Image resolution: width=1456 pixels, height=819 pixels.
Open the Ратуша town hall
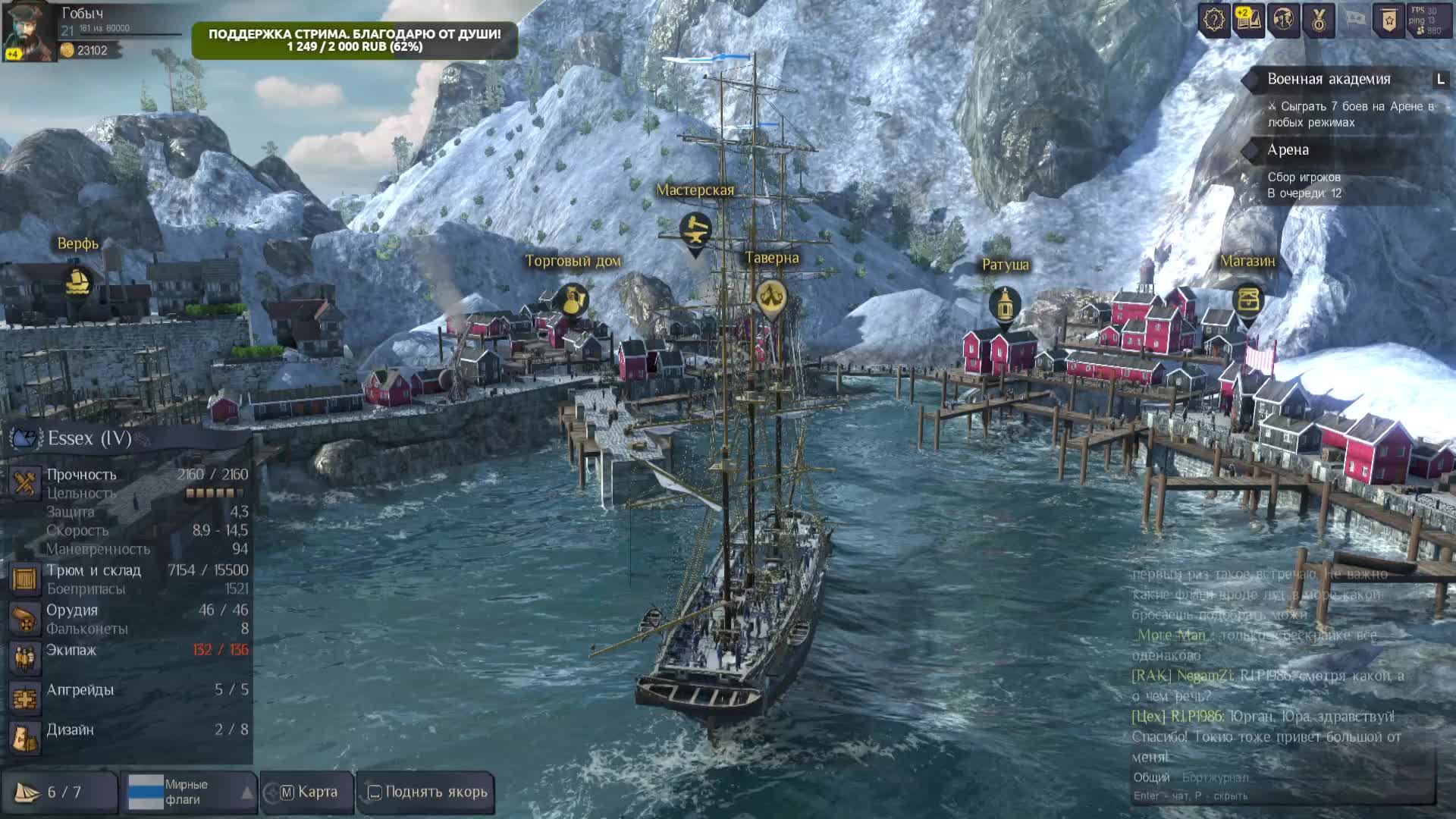[x=1005, y=304]
